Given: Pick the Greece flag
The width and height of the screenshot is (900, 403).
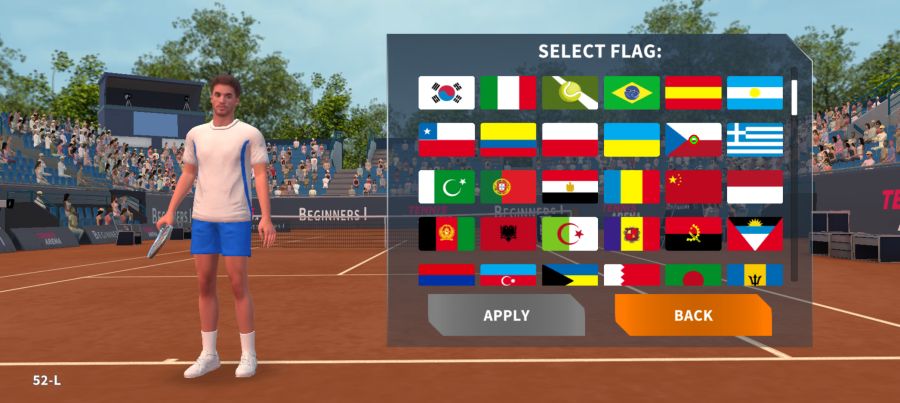Looking at the screenshot, I should coord(755,140).
